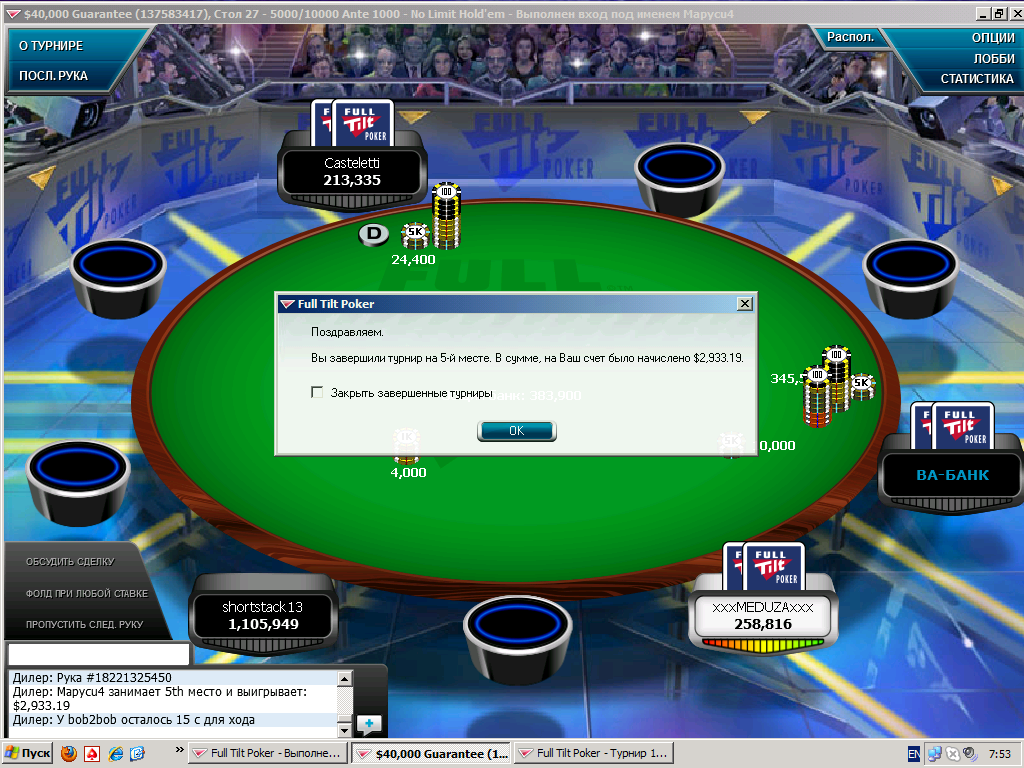Close the Full Tilt Poker dialog
This screenshot has width=1024, height=768.
tap(744, 303)
